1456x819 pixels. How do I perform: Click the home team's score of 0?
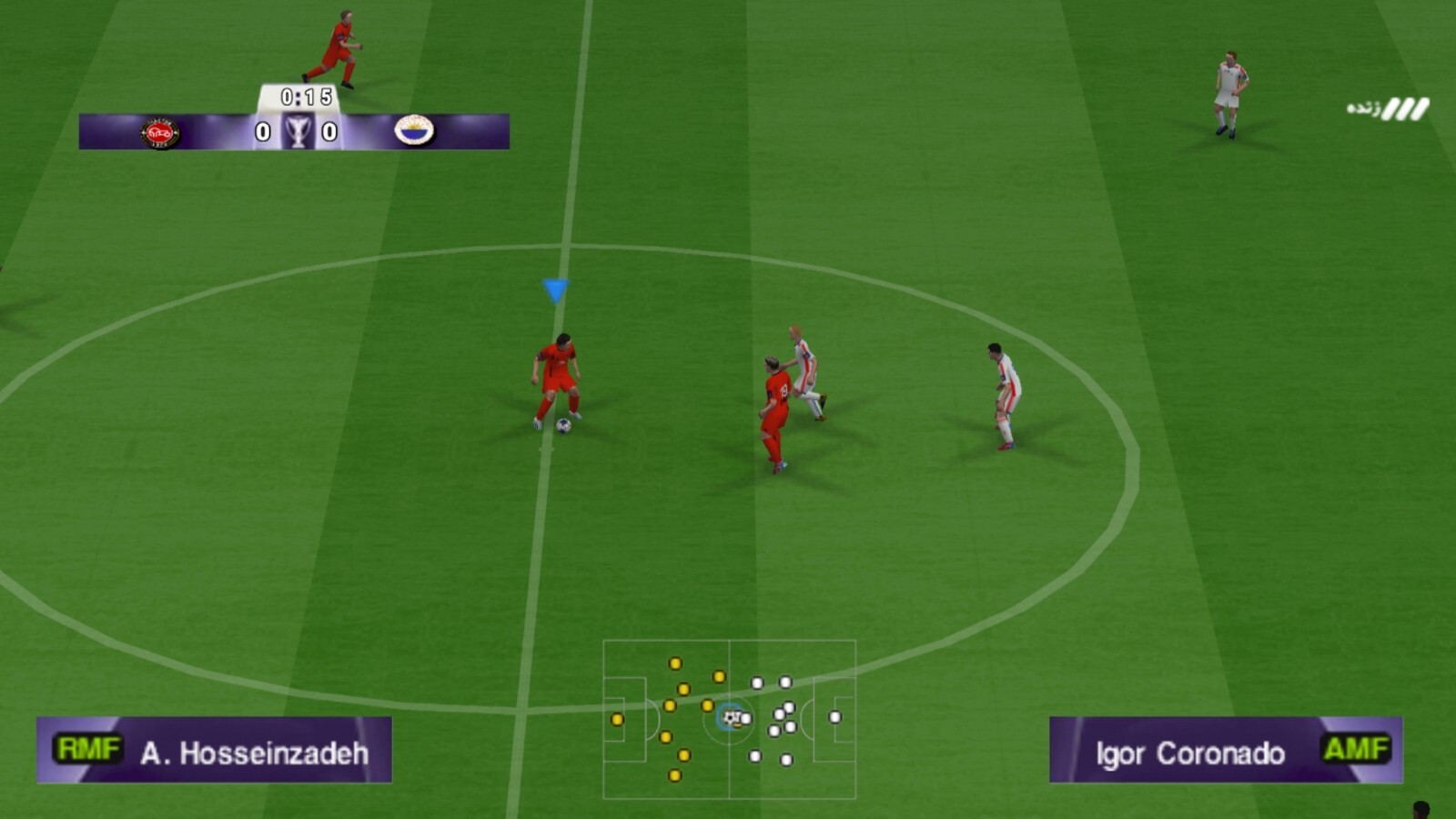coord(264,129)
